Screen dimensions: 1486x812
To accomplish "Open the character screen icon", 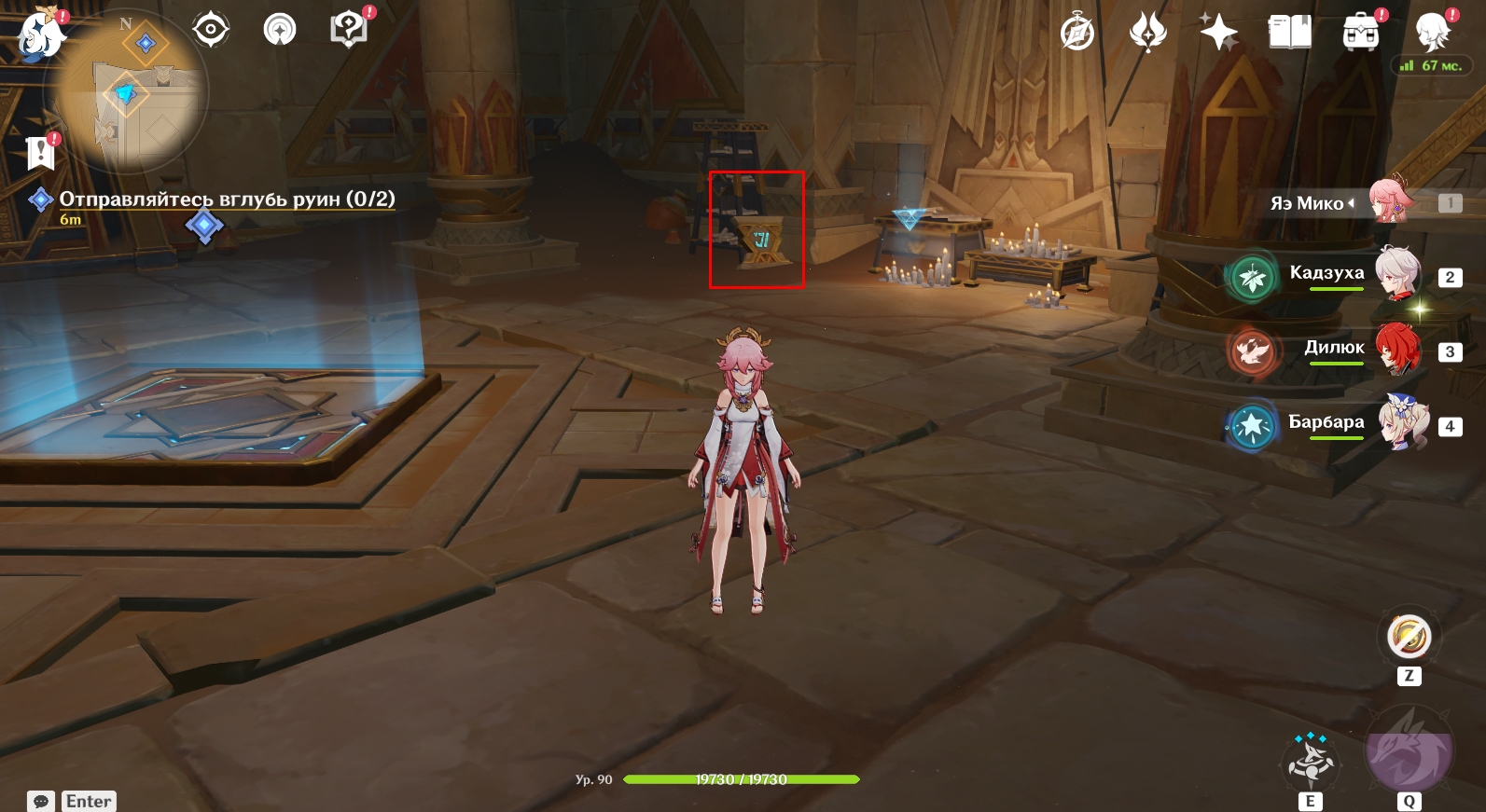I will (x=1431, y=34).
